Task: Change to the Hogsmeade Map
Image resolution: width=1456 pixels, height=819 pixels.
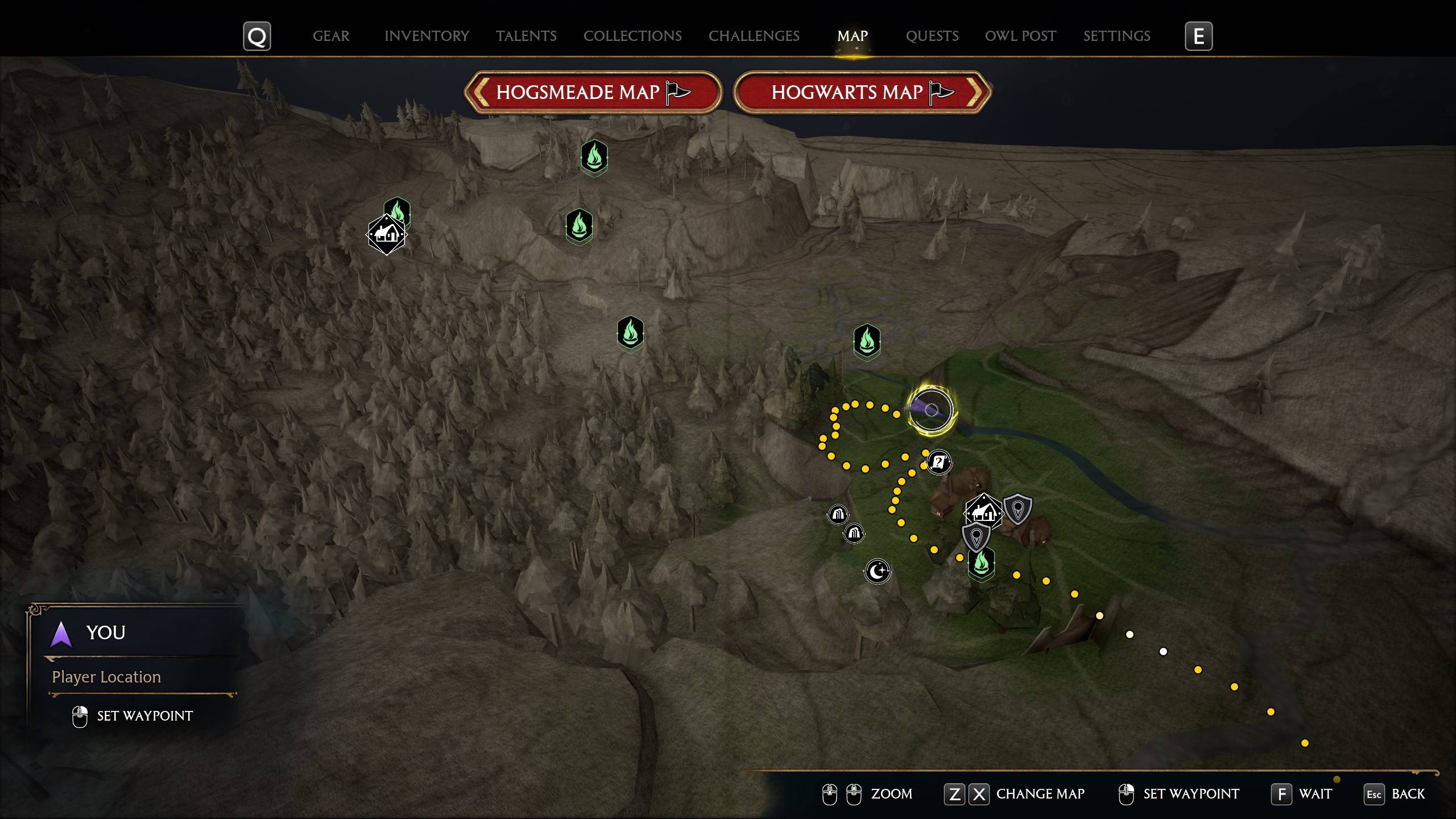Action: 593,92
